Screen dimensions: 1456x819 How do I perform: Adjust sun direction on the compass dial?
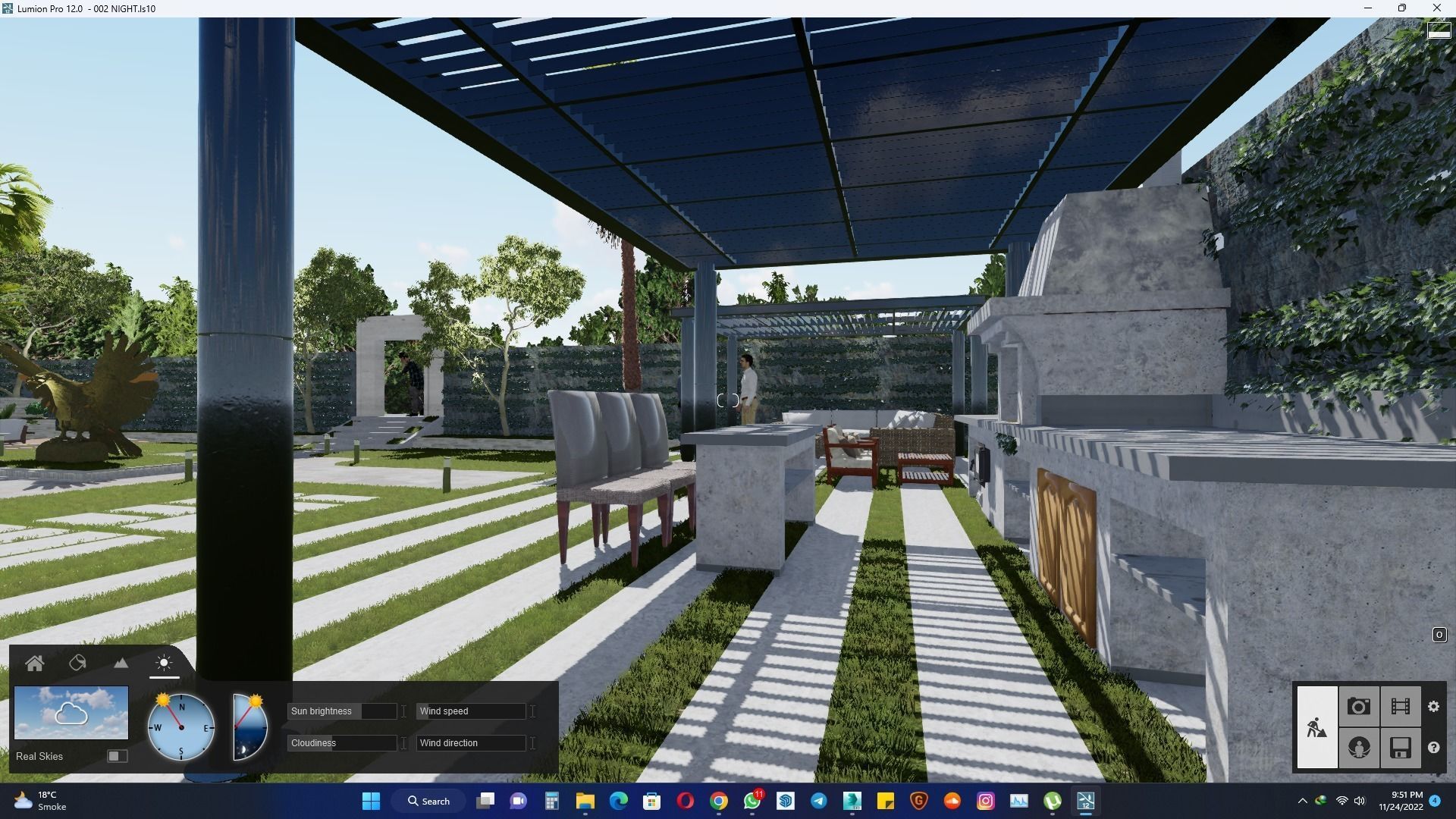pos(181,726)
